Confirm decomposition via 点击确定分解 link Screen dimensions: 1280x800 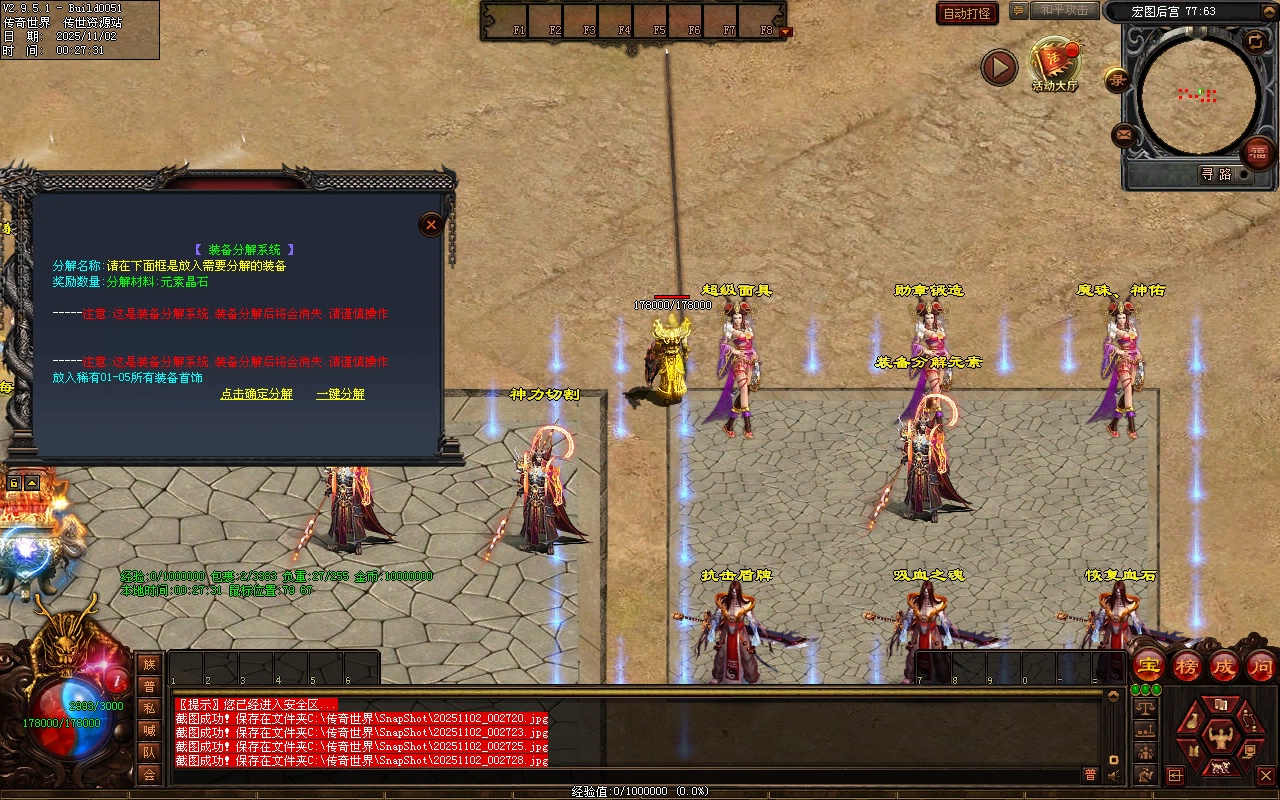(x=257, y=394)
